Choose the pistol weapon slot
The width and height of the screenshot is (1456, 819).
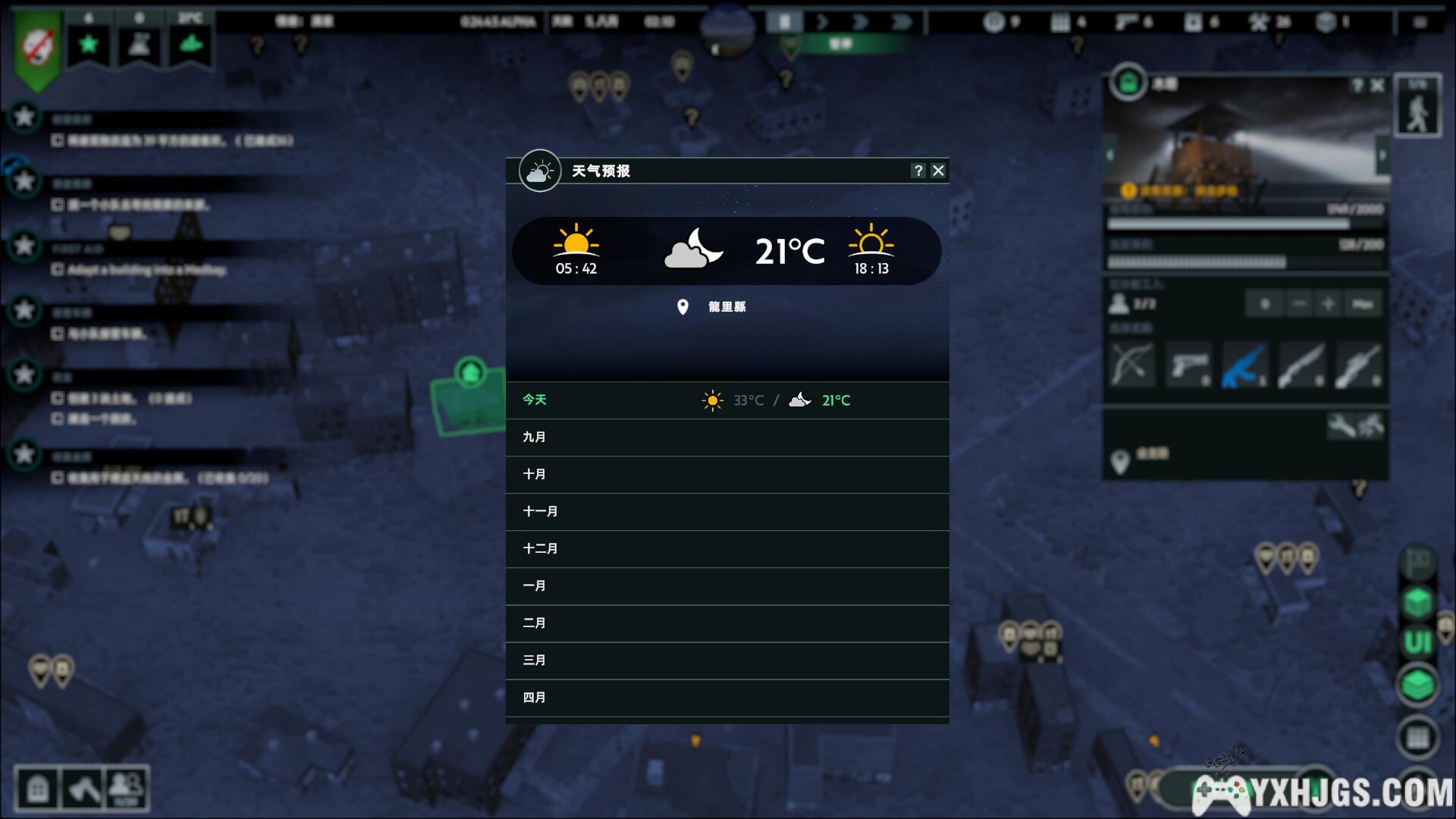point(1188,366)
